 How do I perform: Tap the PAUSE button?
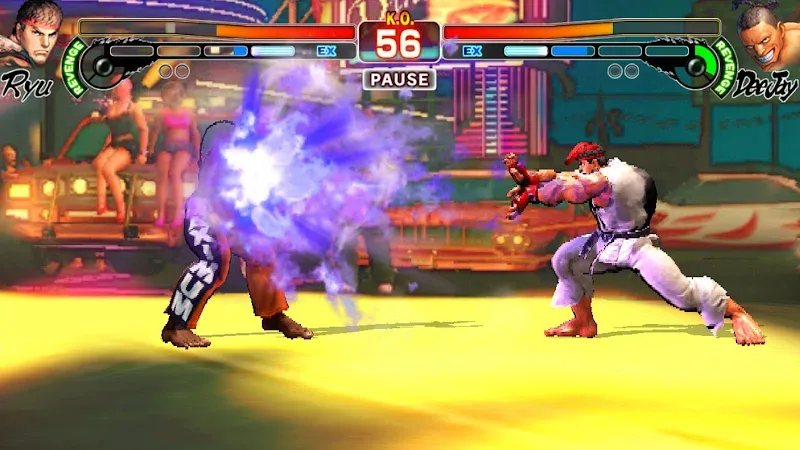[x=399, y=79]
